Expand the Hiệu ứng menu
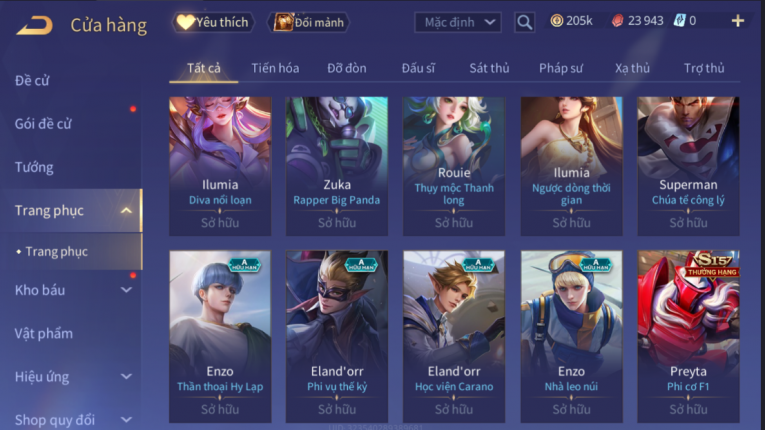The height and width of the screenshot is (430, 765). coord(70,376)
